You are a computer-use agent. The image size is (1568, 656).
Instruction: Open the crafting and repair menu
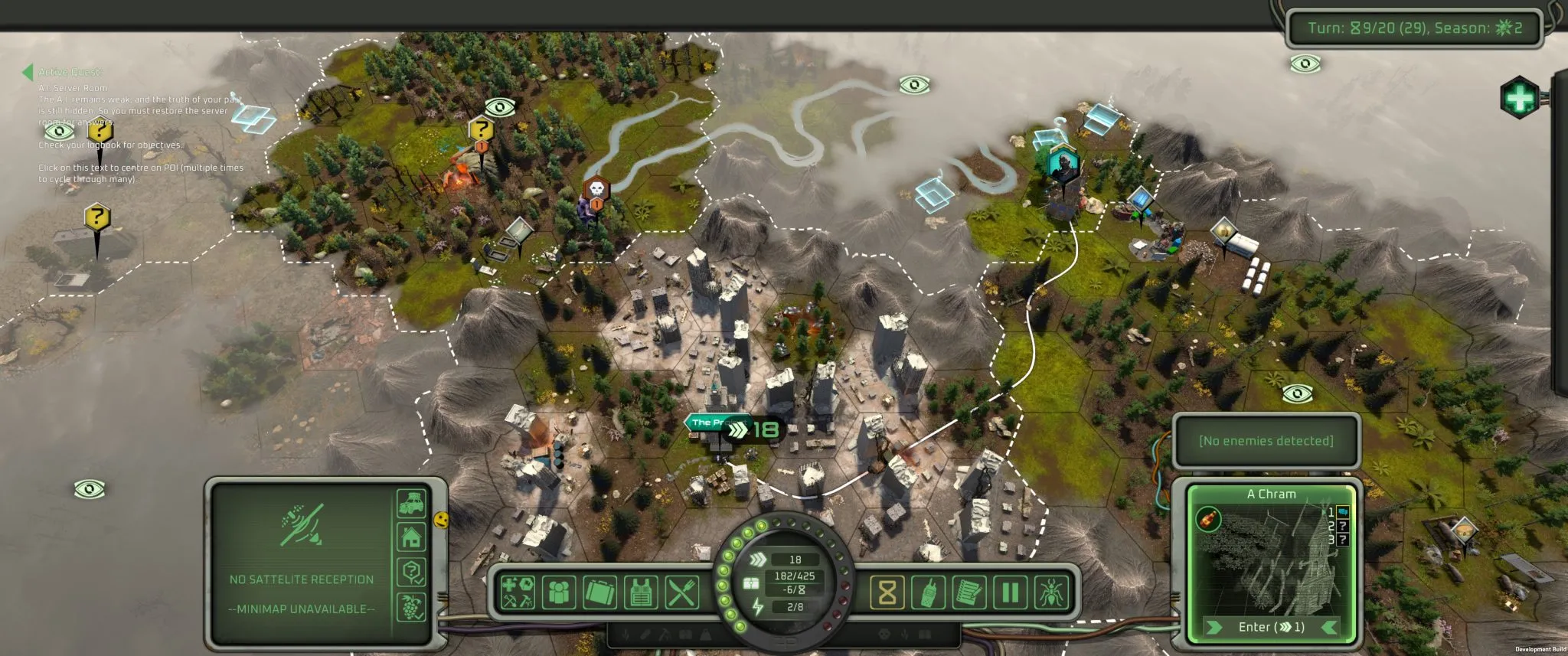[518, 592]
